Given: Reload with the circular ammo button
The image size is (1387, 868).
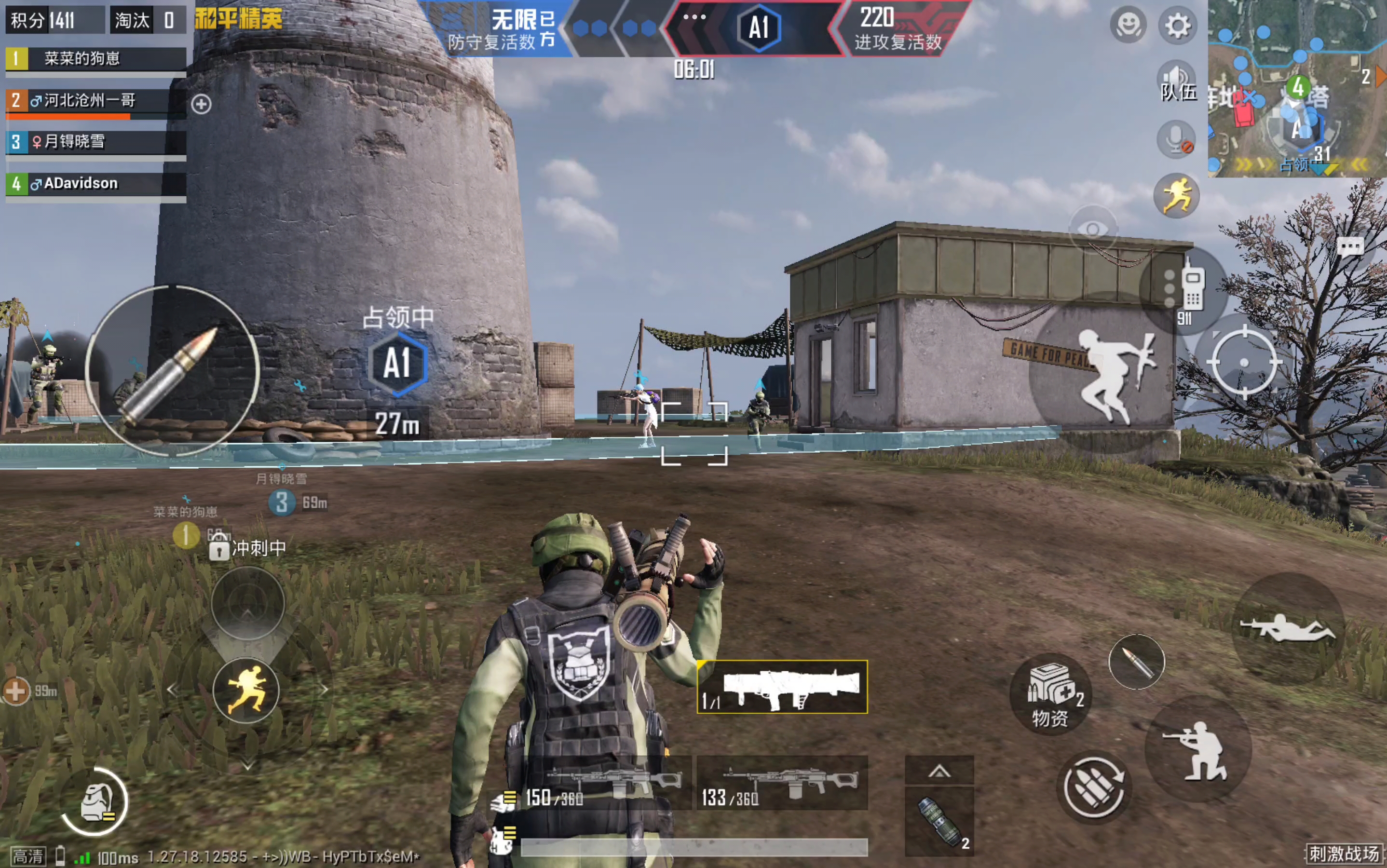Looking at the screenshot, I should pos(1094,787).
